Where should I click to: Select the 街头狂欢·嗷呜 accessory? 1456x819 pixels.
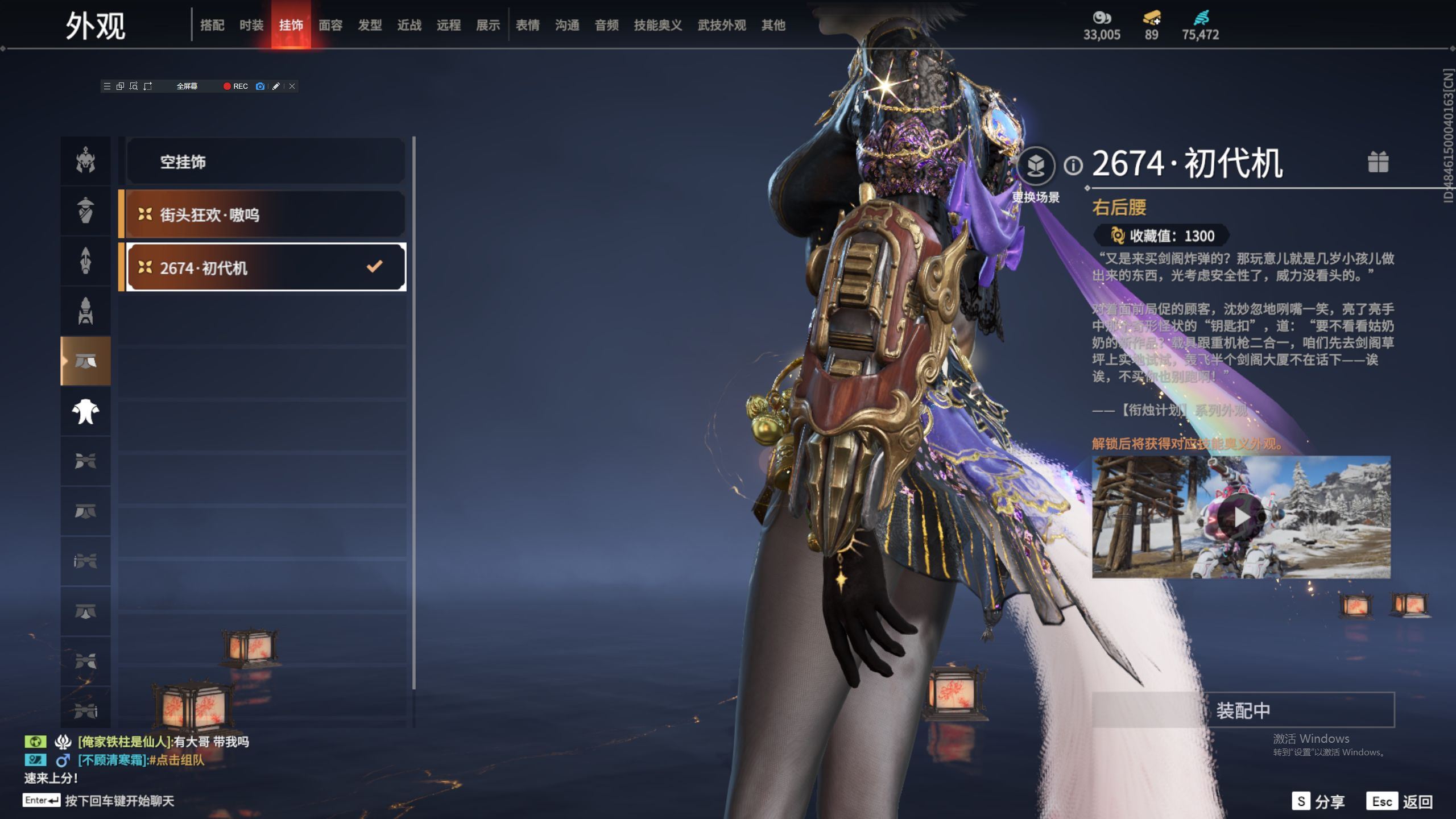click(266, 214)
